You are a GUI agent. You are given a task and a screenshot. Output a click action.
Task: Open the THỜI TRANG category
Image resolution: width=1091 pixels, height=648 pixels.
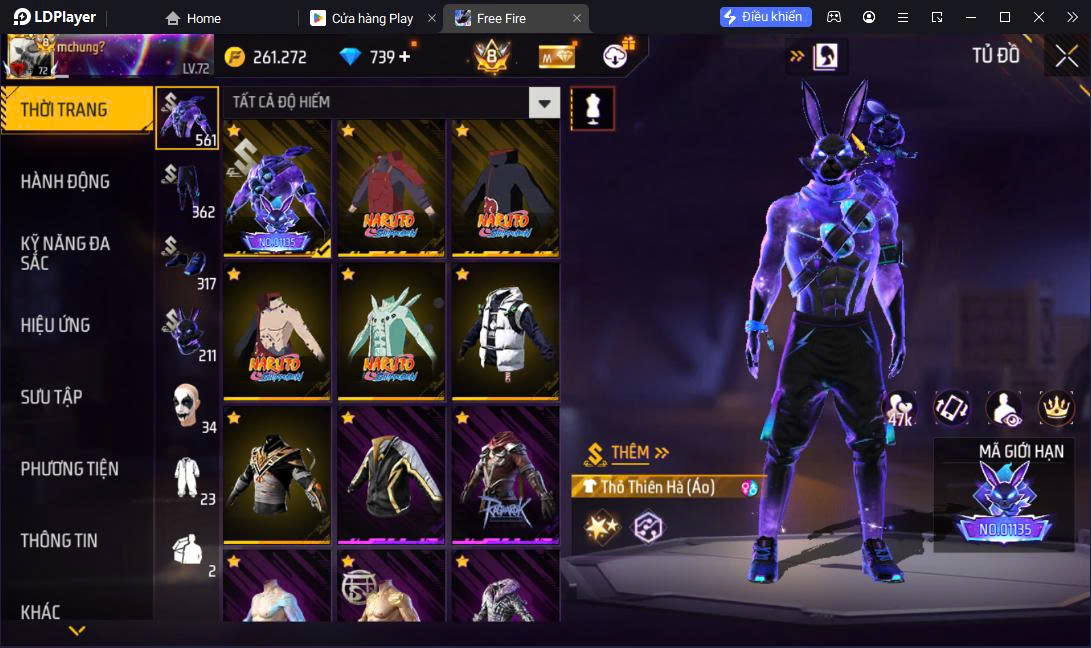76,110
